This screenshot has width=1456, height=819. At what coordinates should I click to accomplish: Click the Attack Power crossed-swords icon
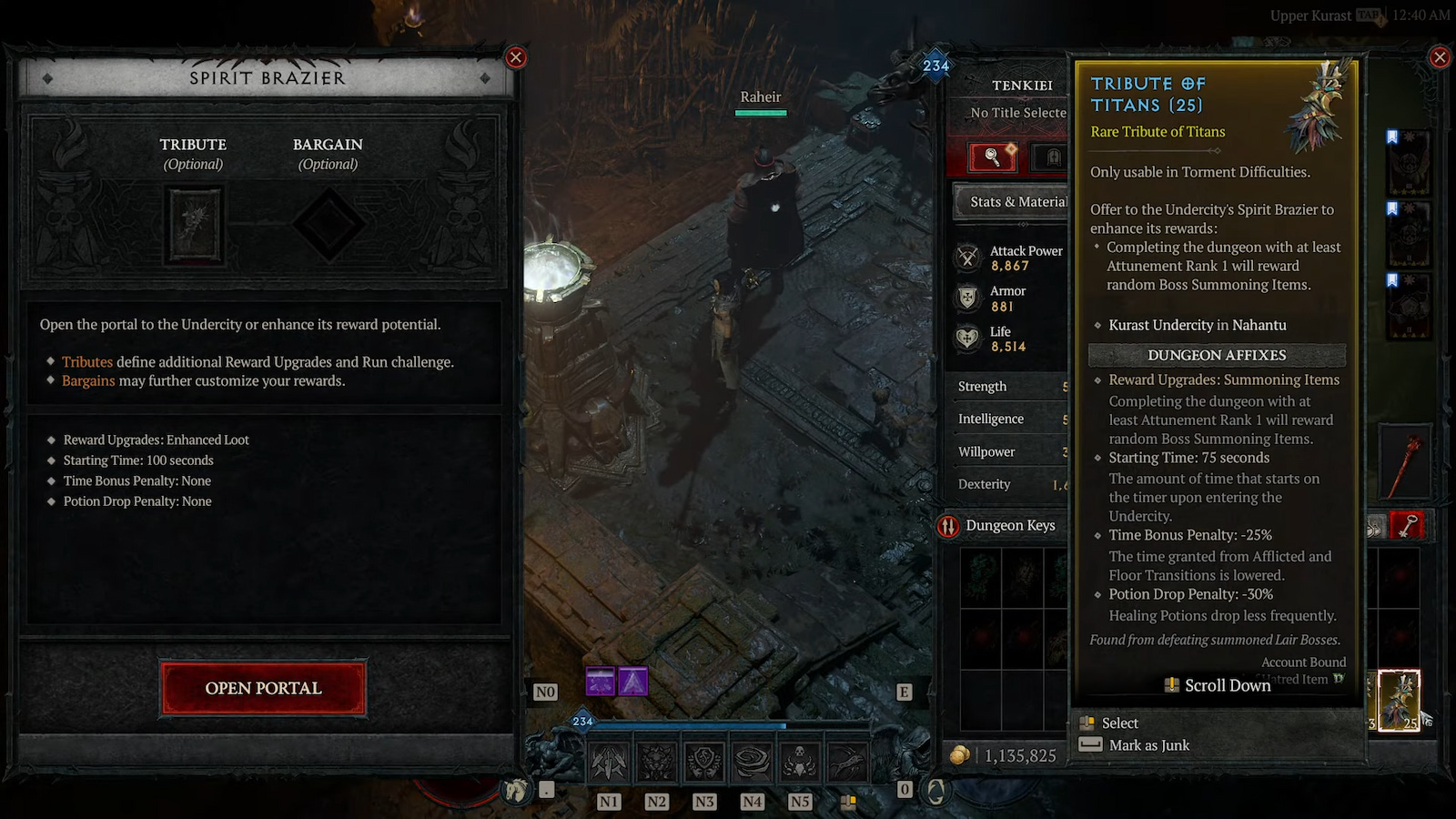click(x=966, y=257)
